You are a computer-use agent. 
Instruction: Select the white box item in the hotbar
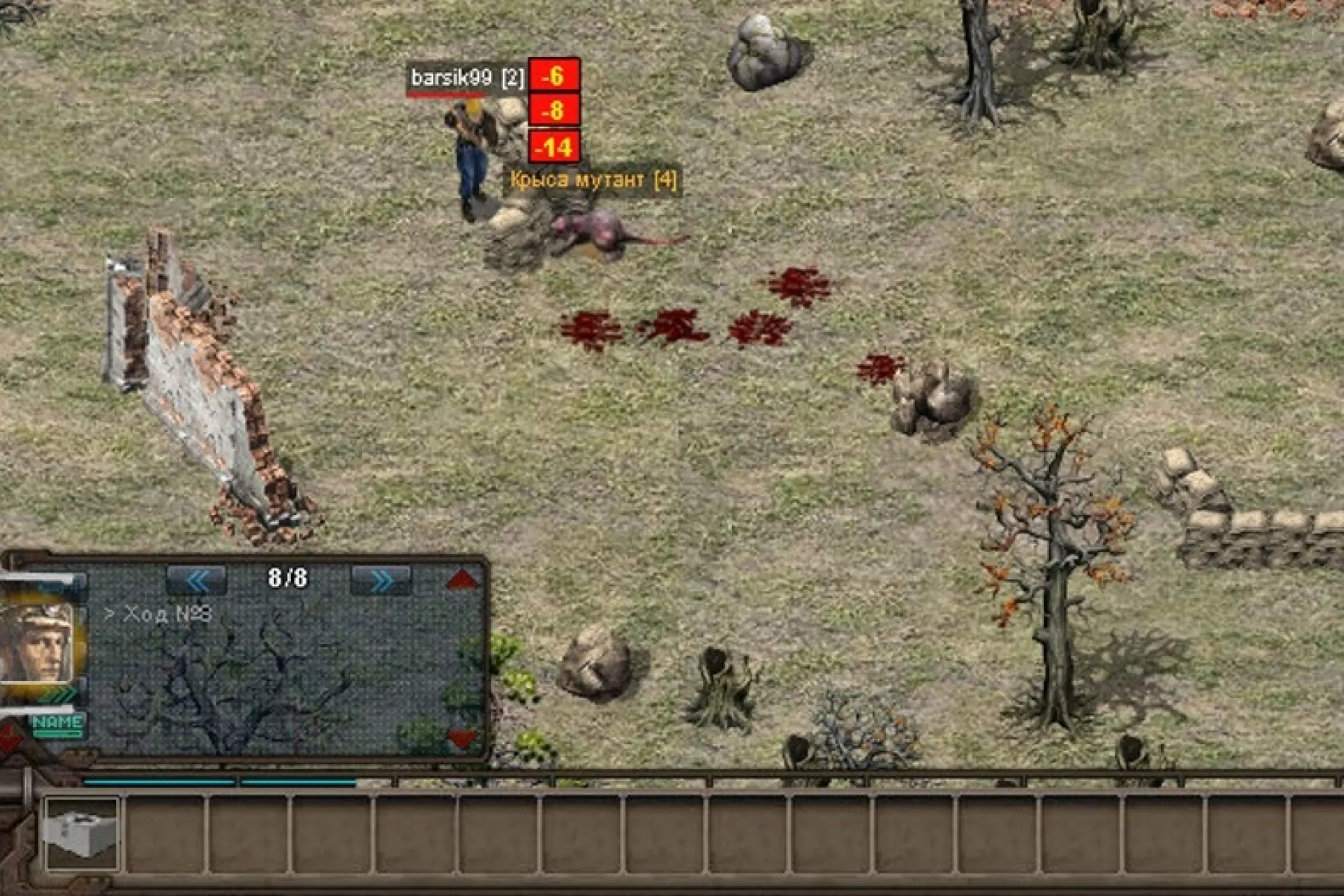pos(81,833)
